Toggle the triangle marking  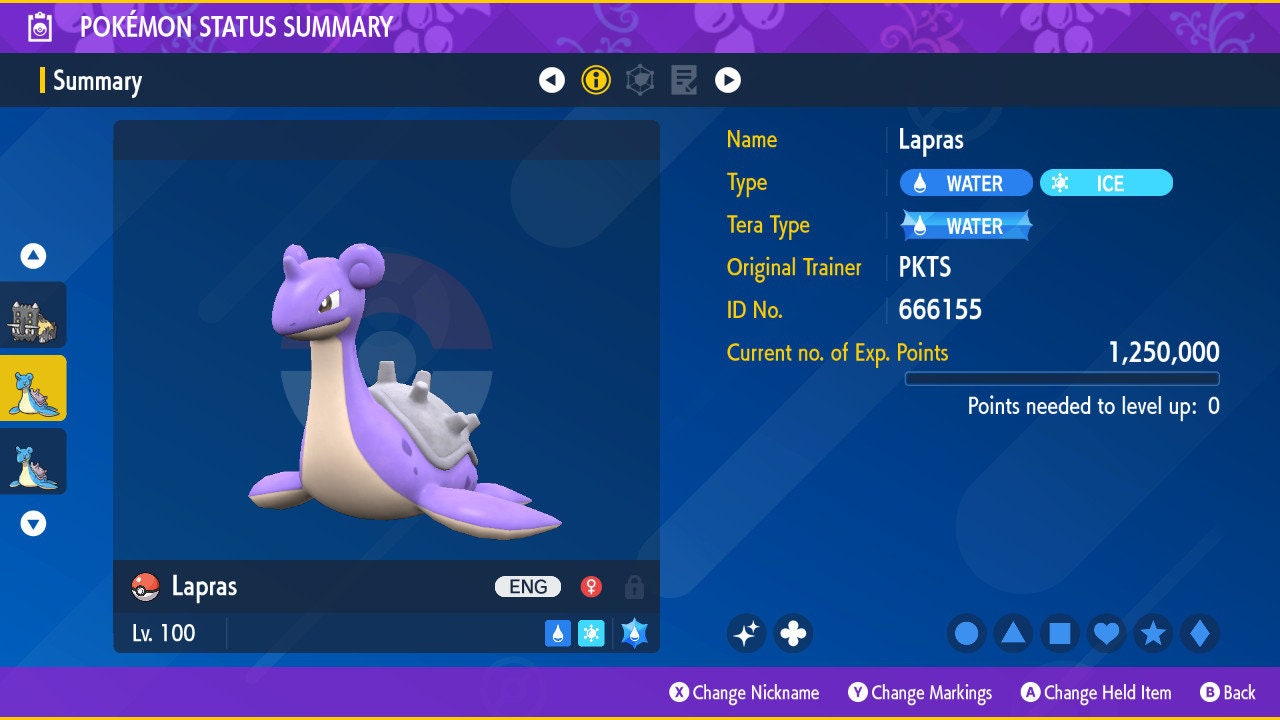point(1013,633)
